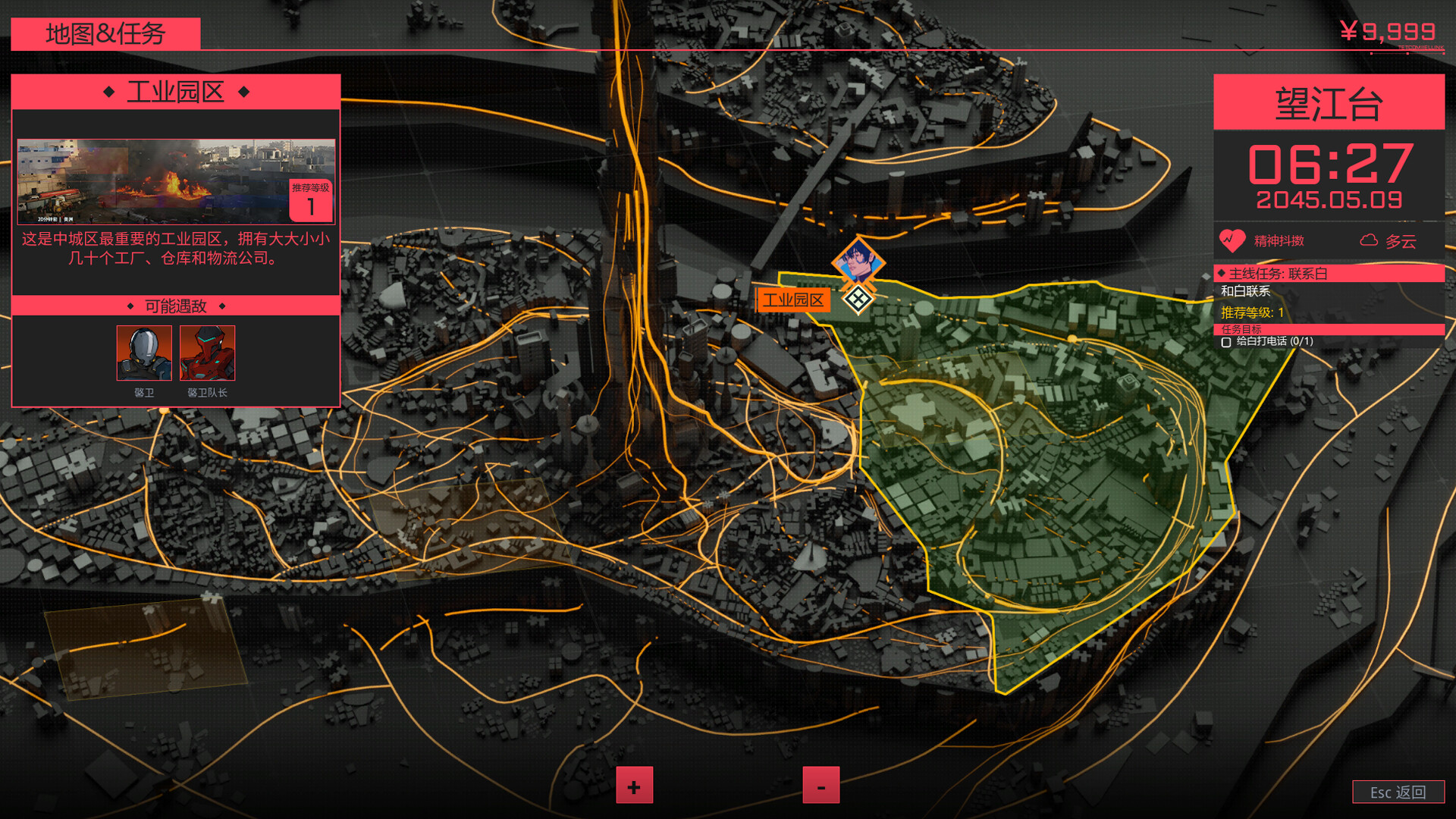Screen dimensions: 1456x819
Task: Zoom out the map with minus button
Action: pos(821,786)
